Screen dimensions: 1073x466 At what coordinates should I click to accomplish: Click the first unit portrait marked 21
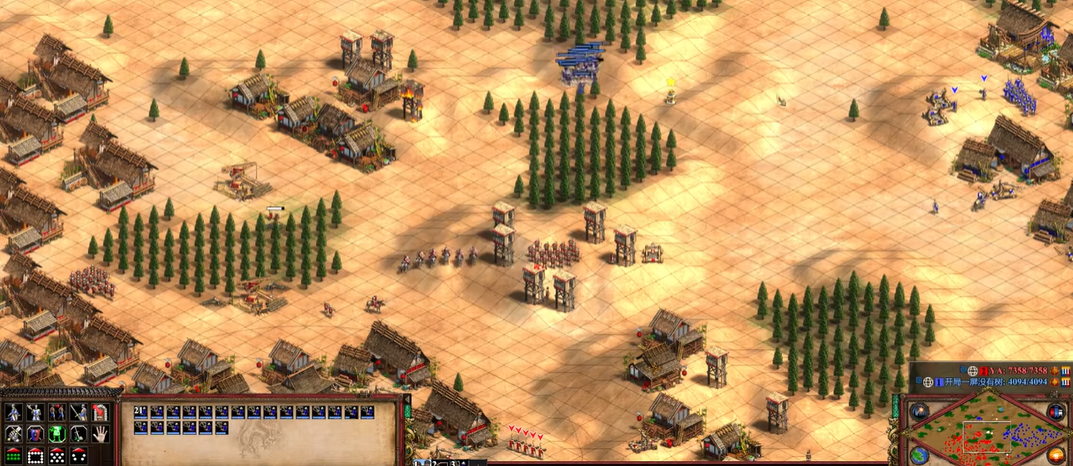pyautogui.click(x=141, y=412)
